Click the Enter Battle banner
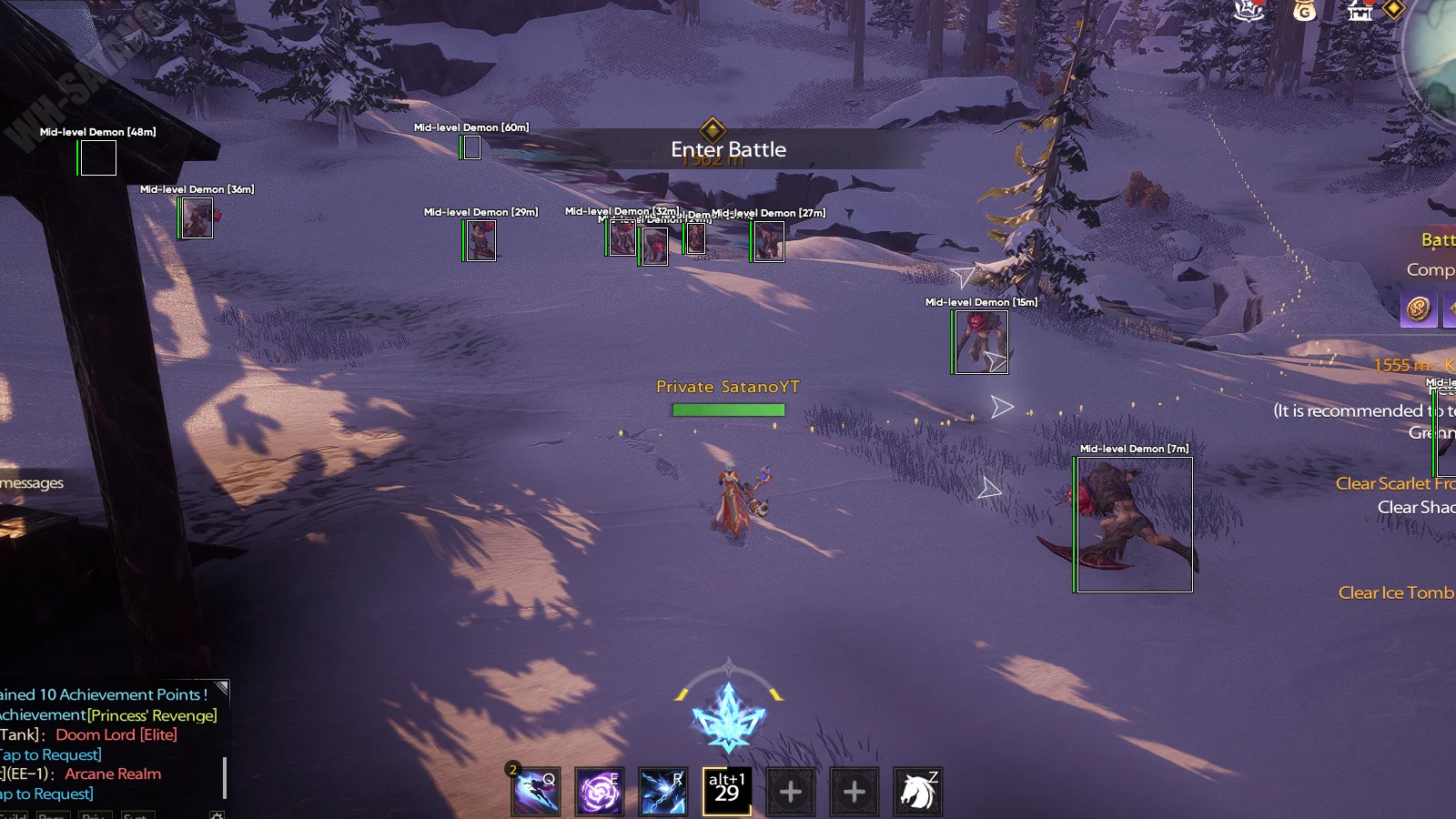The height and width of the screenshot is (819, 1456). tap(728, 149)
